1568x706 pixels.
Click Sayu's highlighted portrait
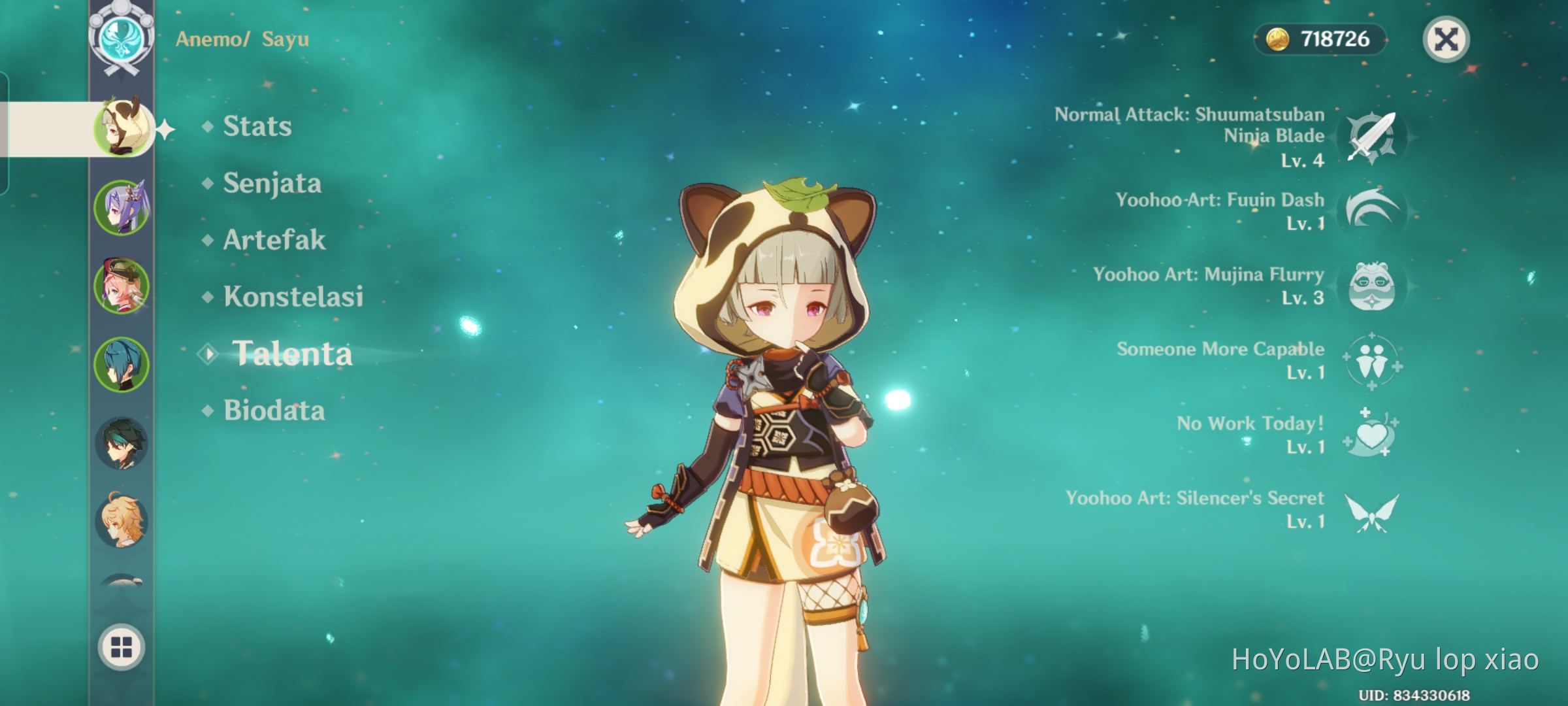click(124, 129)
